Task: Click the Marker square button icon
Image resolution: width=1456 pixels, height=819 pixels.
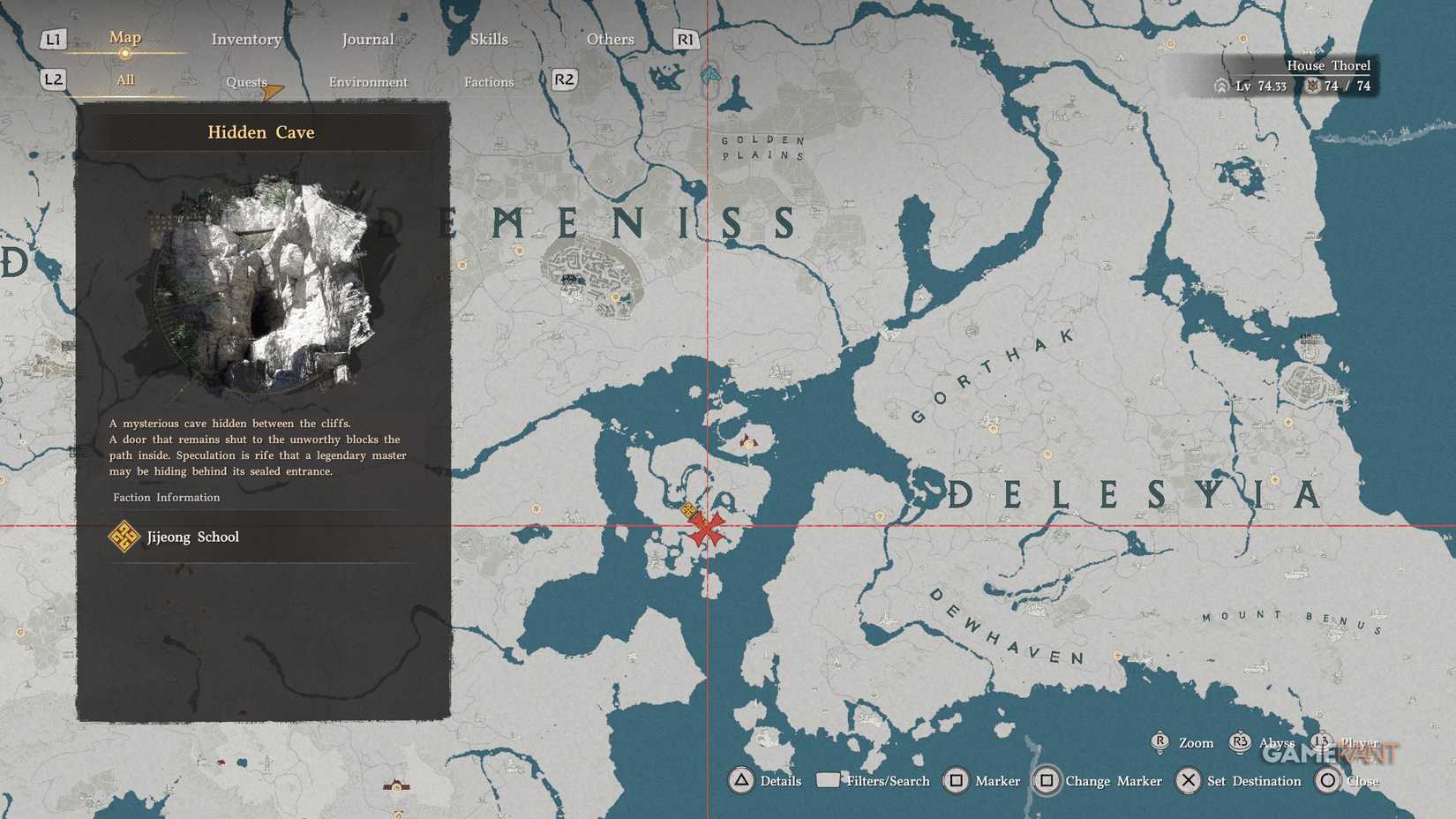Action: click(955, 781)
